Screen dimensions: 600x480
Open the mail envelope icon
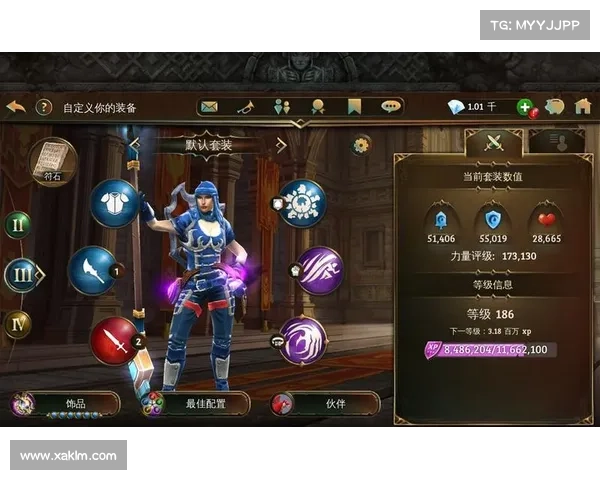tap(209, 107)
